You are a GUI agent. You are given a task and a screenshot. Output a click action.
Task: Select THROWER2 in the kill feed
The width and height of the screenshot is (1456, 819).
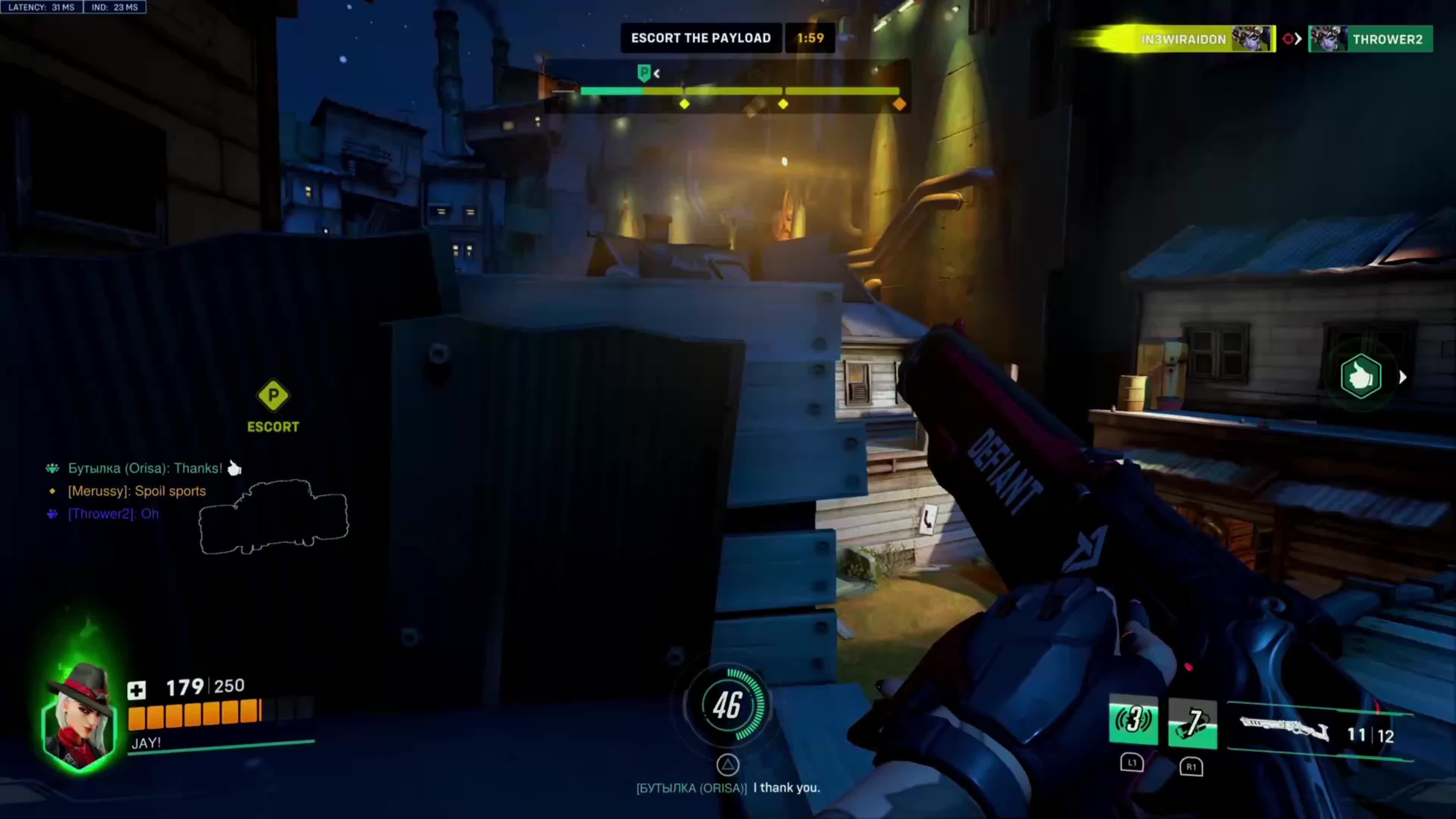(1387, 39)
